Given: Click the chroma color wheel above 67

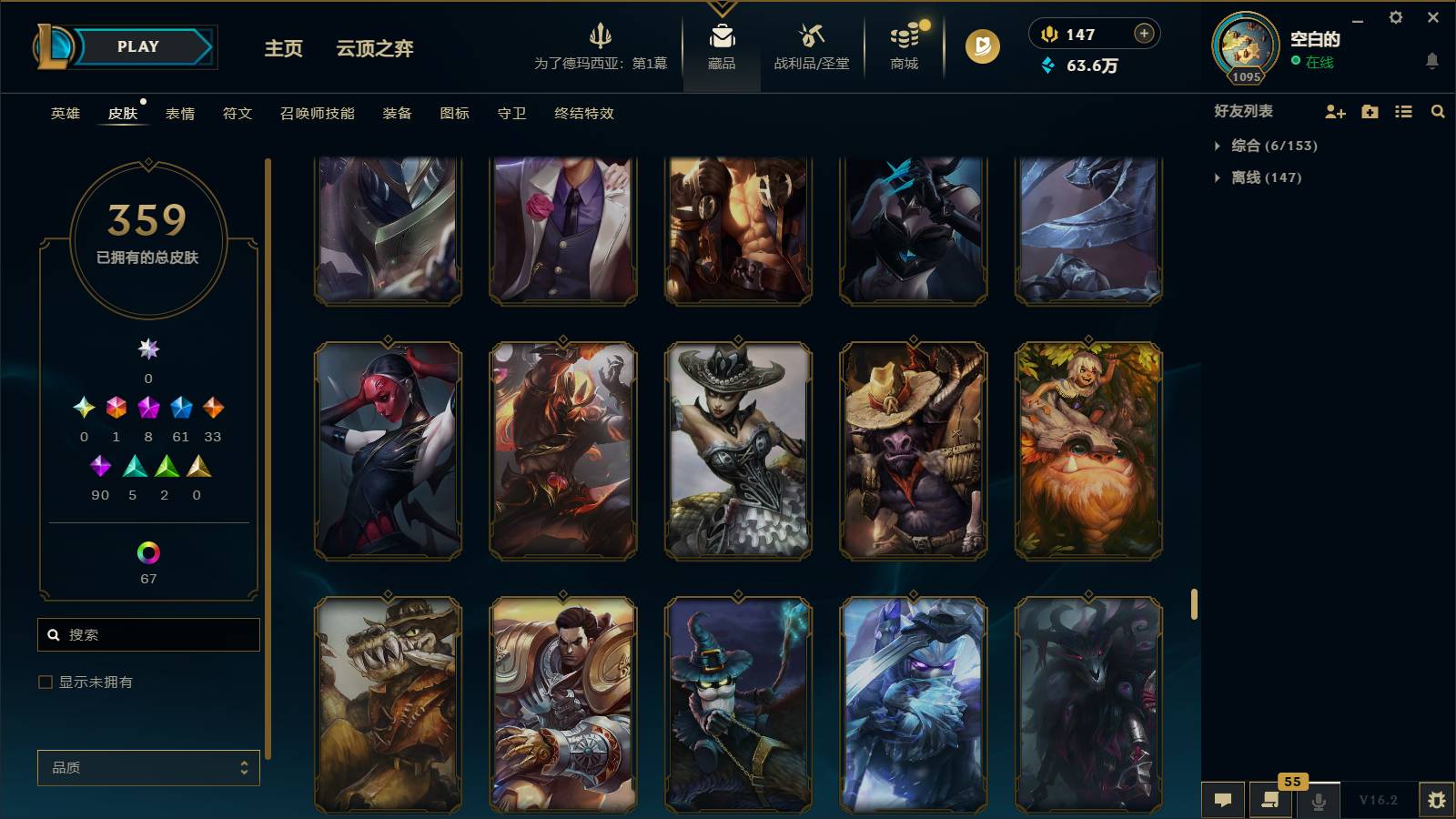Looking at the screenshot, I should coord(148,551).
